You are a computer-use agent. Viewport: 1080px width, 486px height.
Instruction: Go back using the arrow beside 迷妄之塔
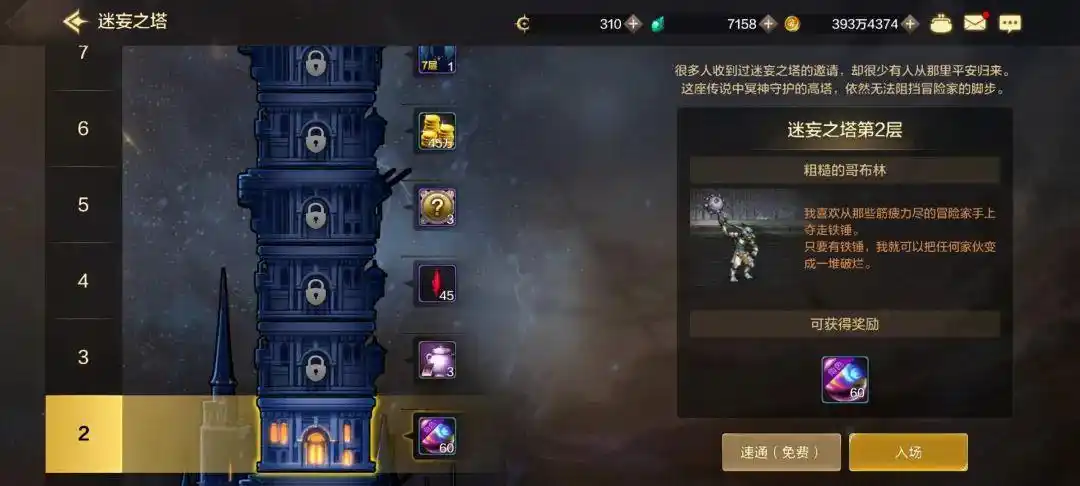point(75,22)
